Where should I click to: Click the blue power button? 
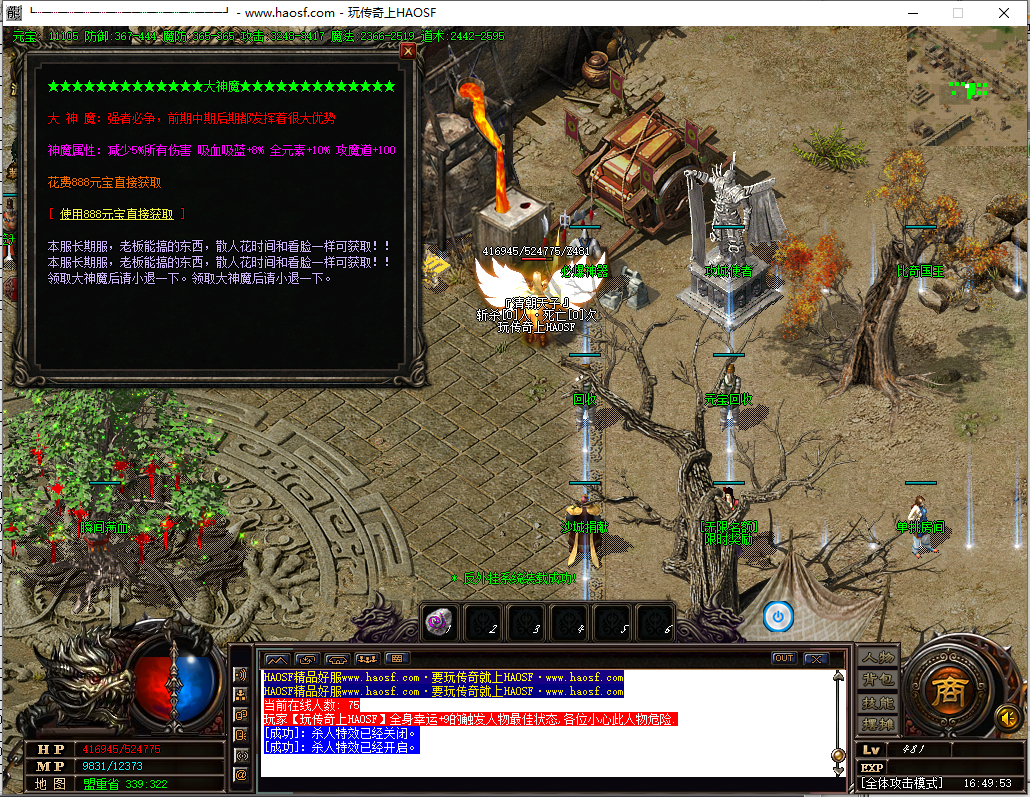point(778,617)
